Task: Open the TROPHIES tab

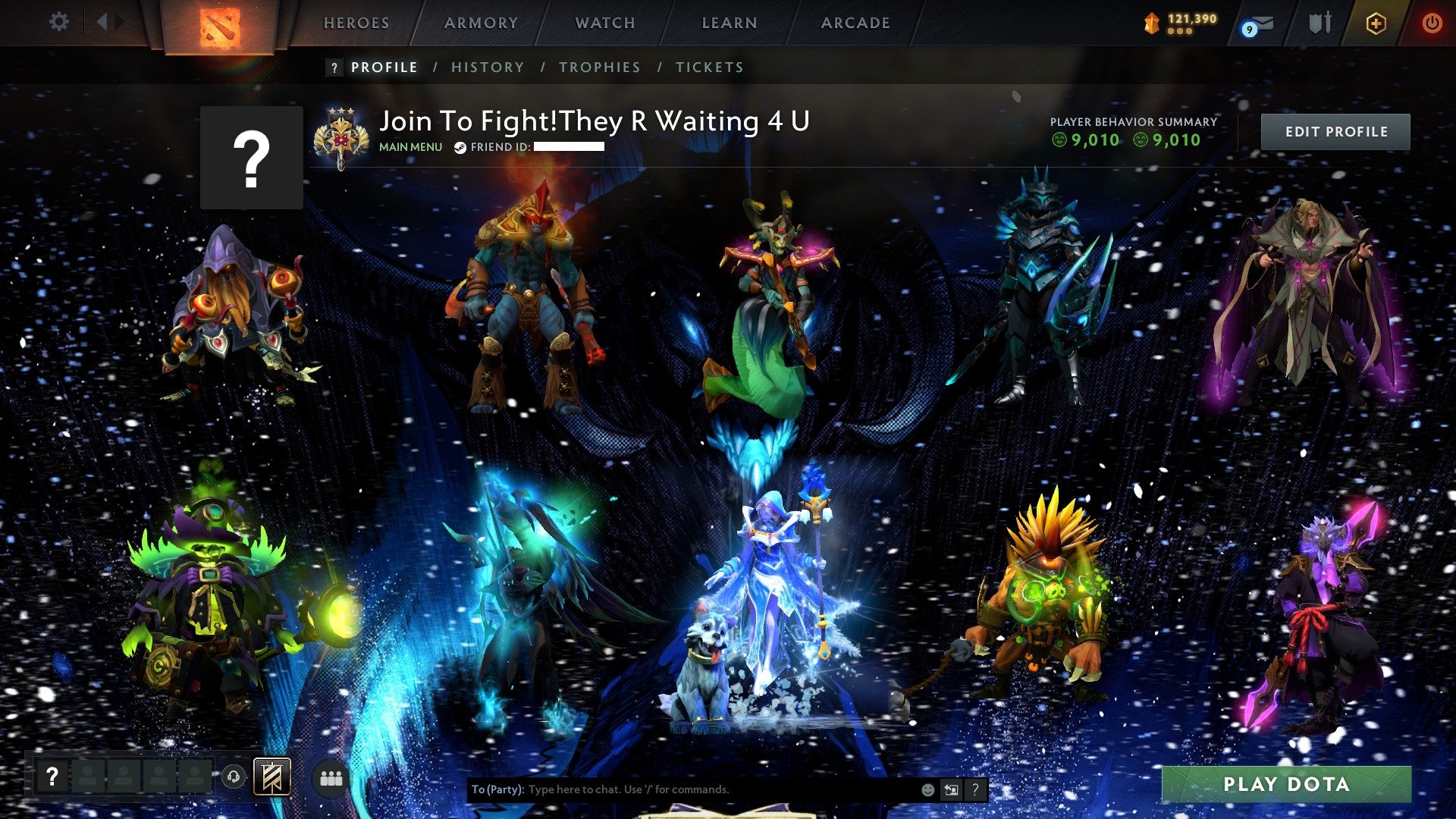Action: pos(599,67)
